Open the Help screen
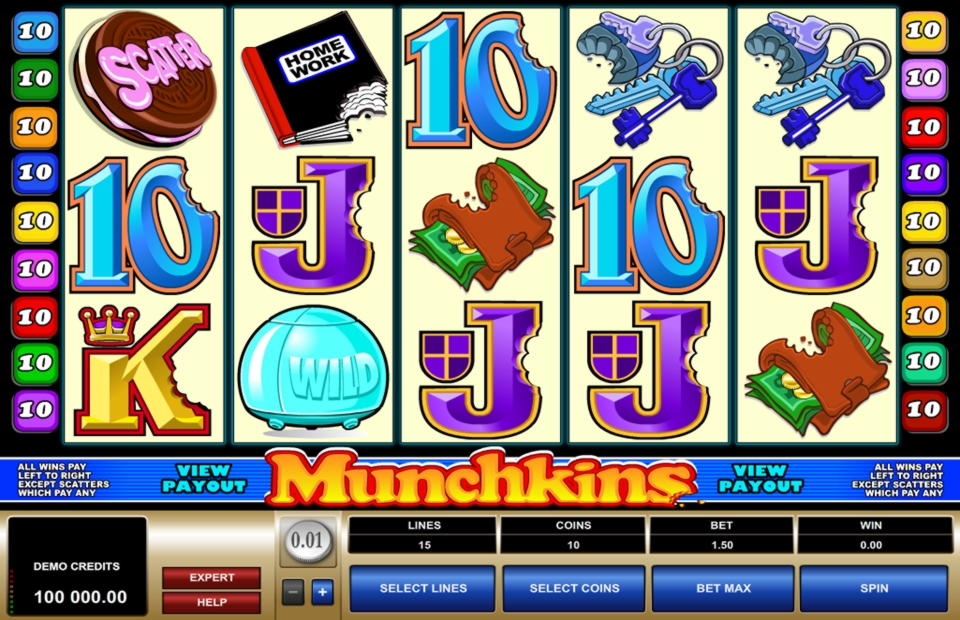960x620 pixels. pos(211,602)
